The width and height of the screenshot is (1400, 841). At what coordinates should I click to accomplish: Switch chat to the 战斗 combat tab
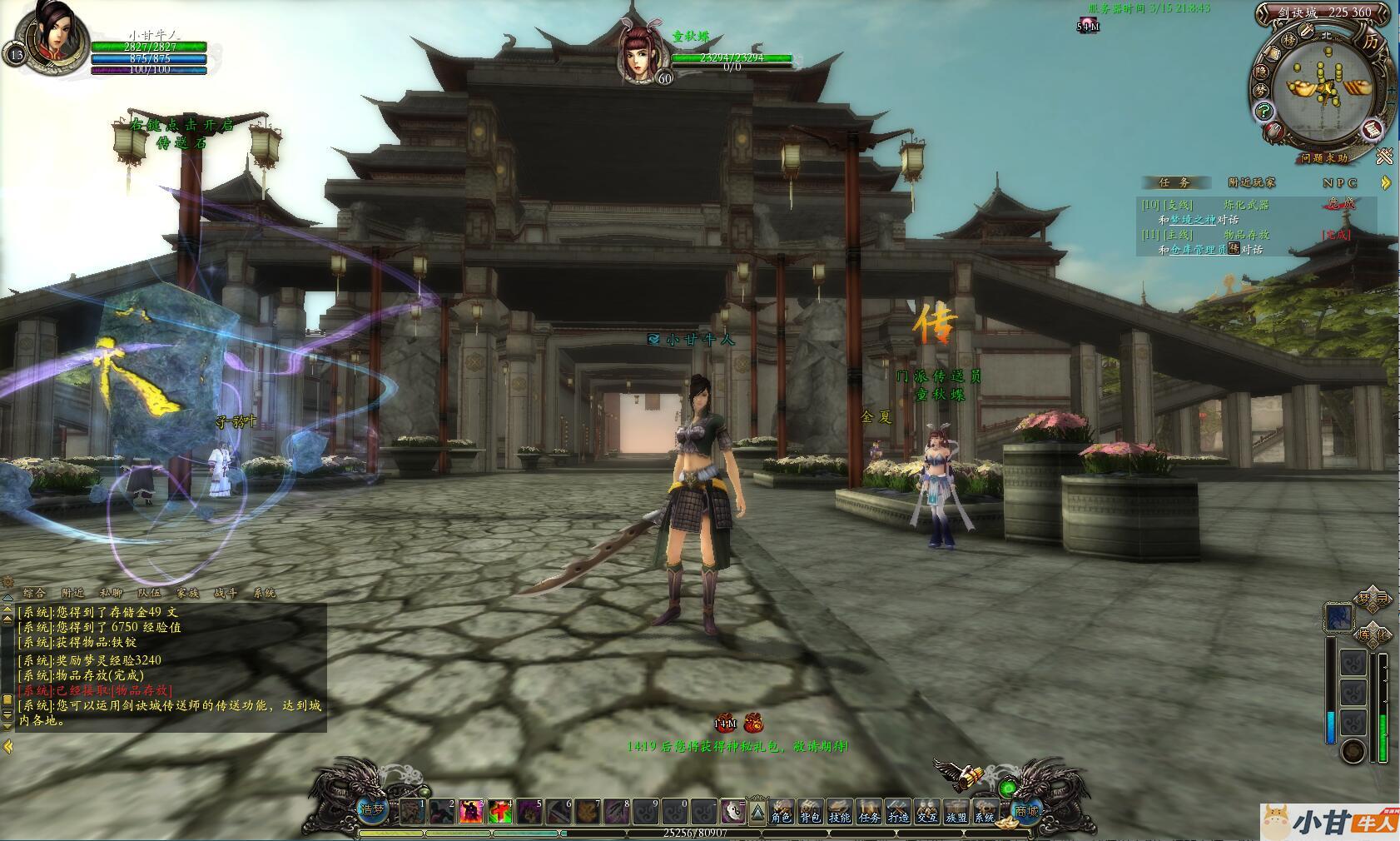tap(226, 593)
